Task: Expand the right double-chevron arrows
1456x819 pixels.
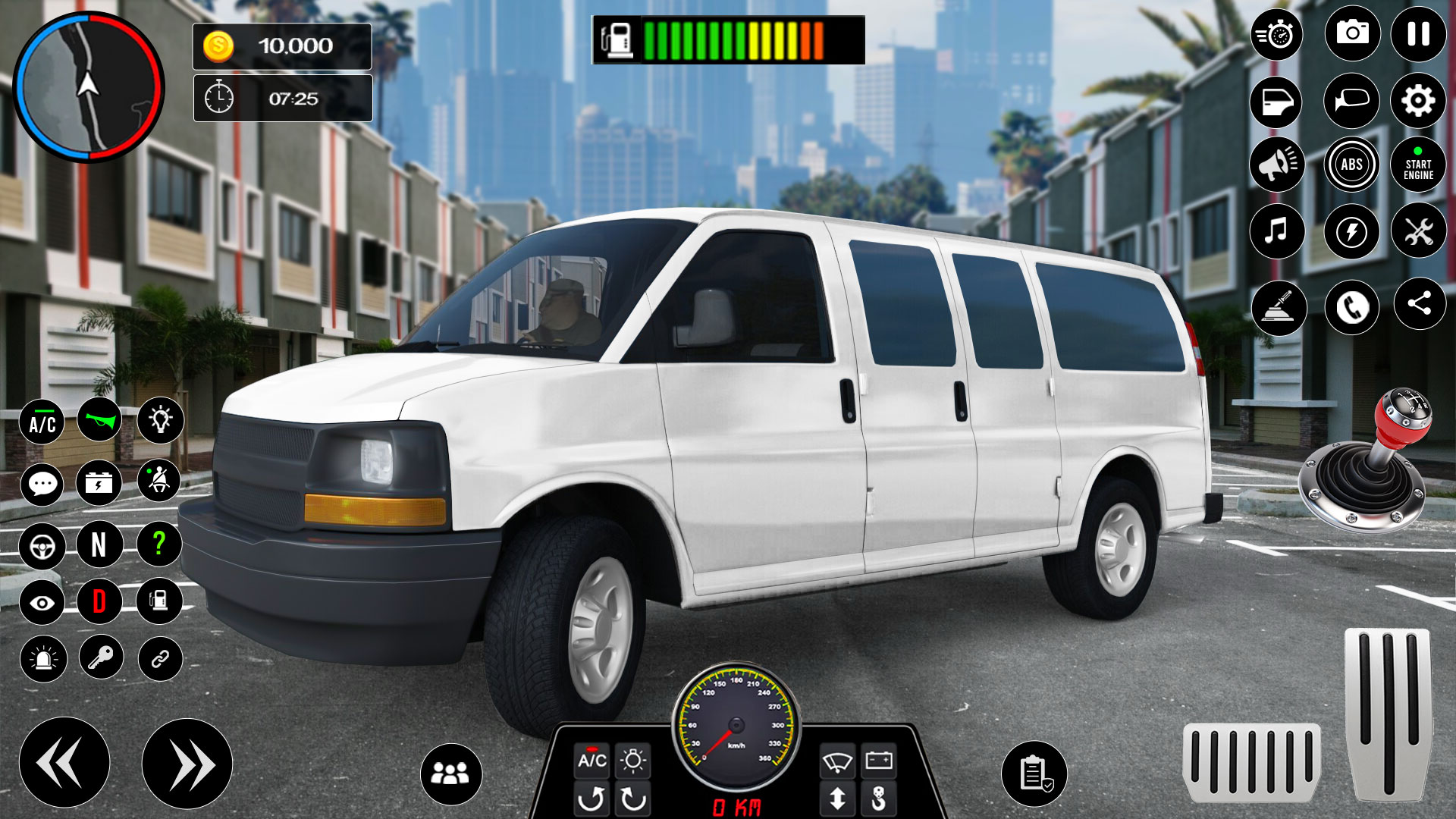Action: pos(184,761)
